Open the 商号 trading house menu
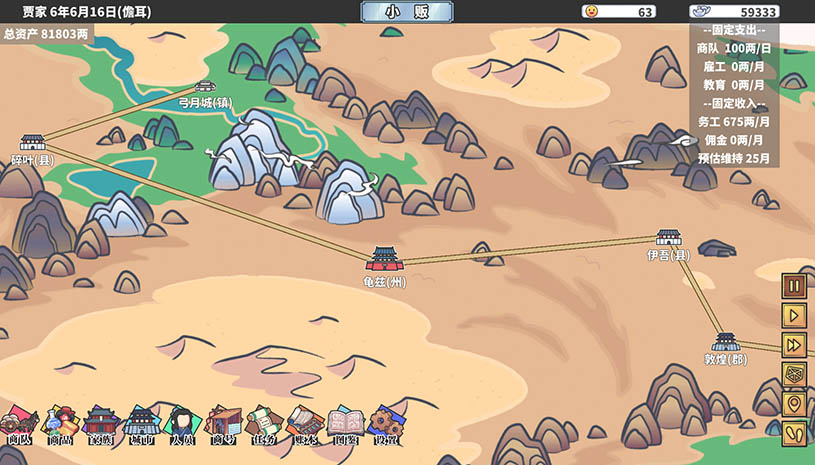 pyautogui.click(x=222, y=425)
